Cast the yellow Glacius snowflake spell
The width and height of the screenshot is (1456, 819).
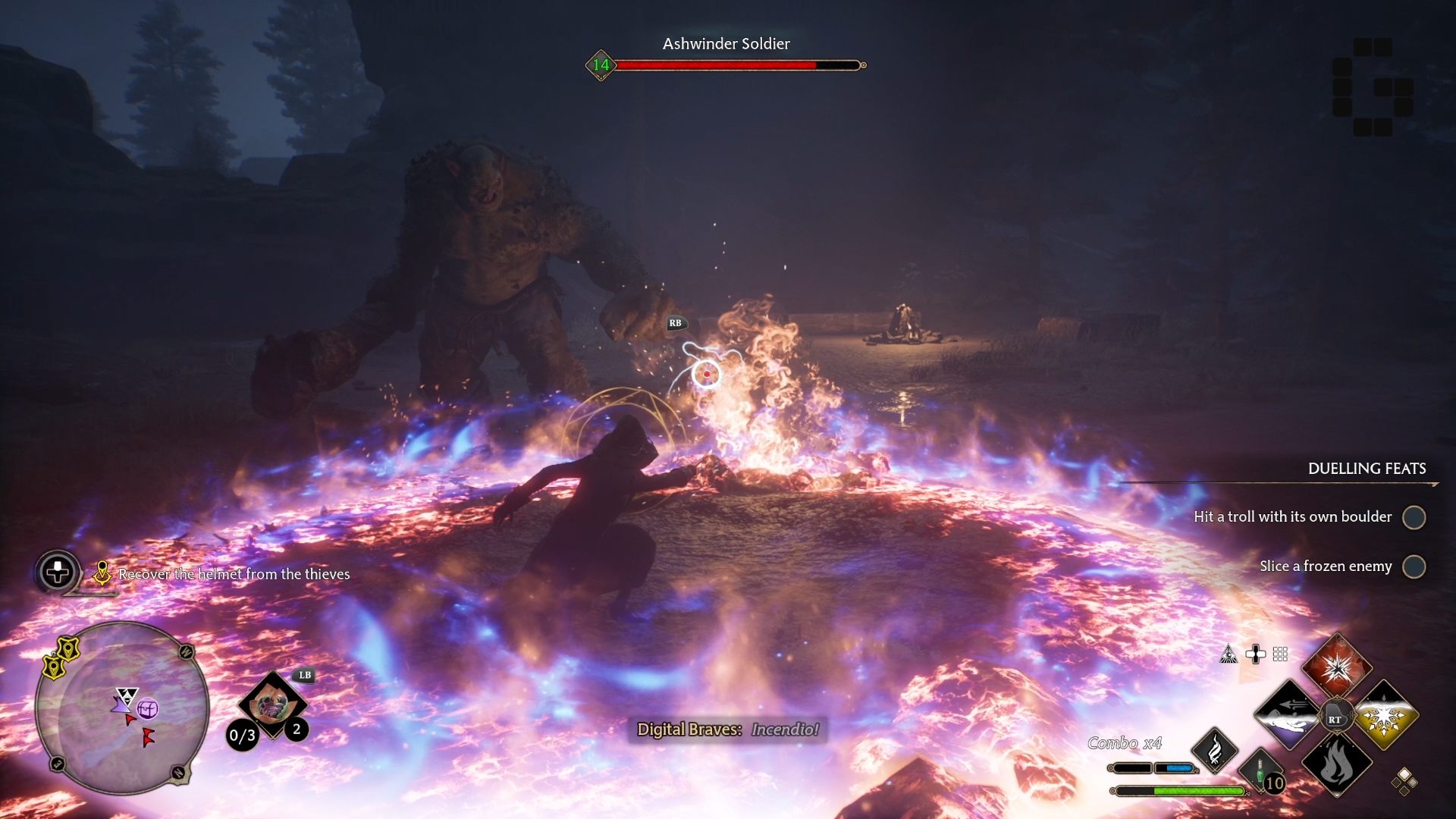coord(1385,715)
